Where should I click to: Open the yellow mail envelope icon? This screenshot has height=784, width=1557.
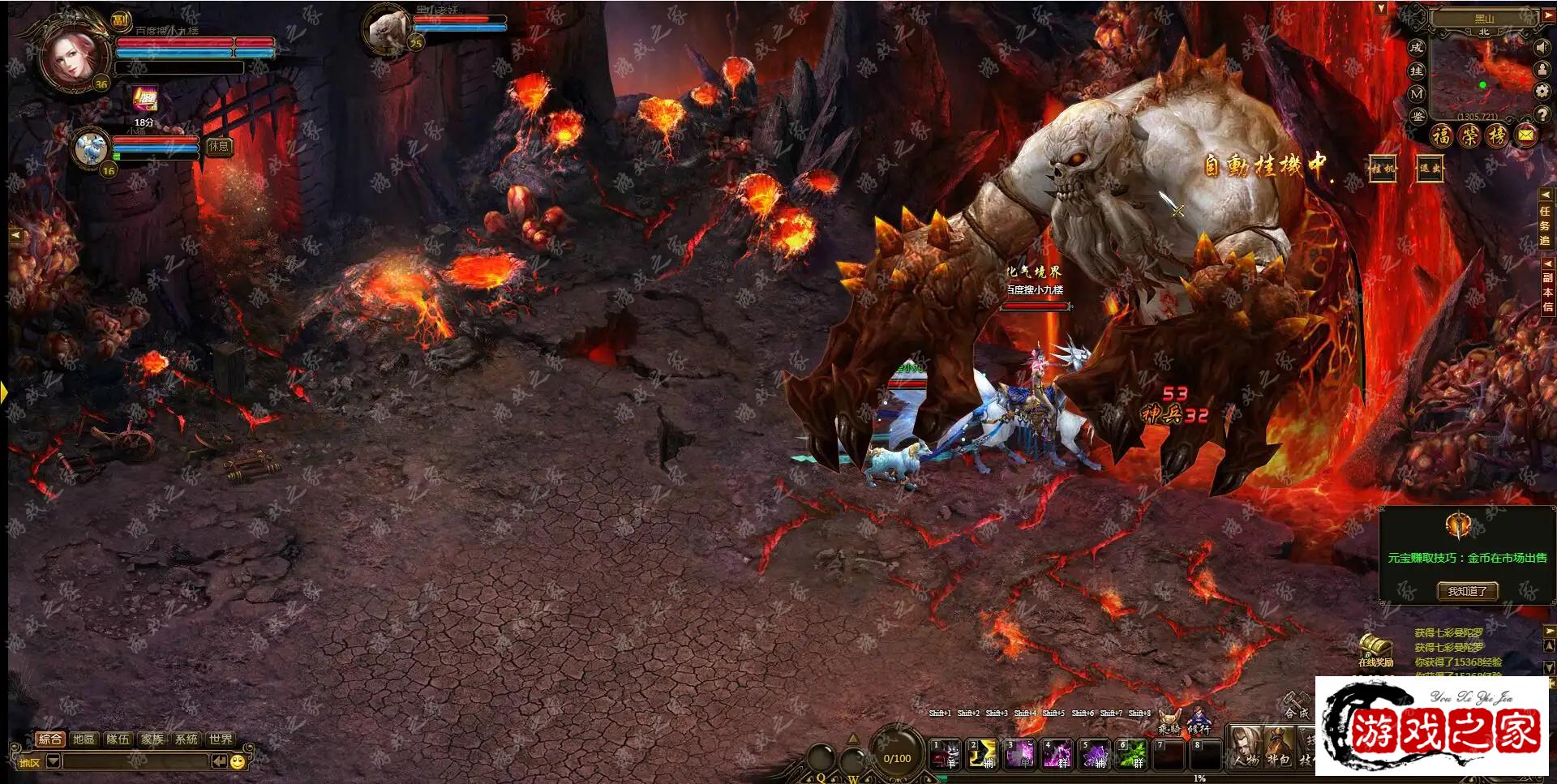[1525, 135]
